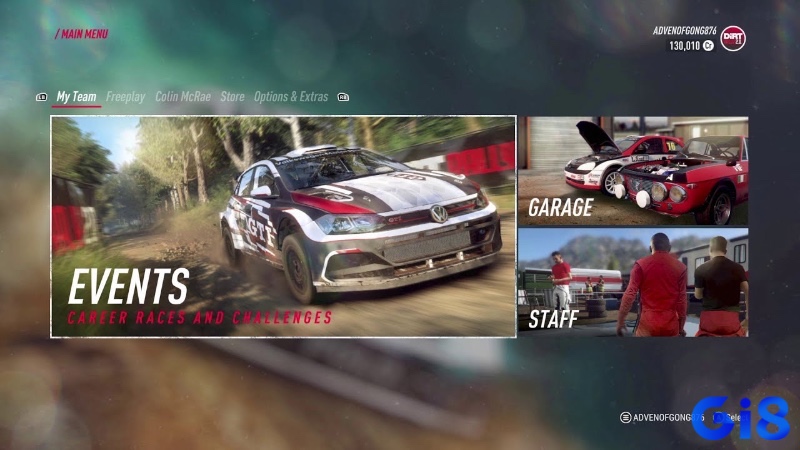Viewport: 800px width, 450px height.
Task: Open the Colin McRae tab
Action: pyautogui.click(x=182, y=97)
